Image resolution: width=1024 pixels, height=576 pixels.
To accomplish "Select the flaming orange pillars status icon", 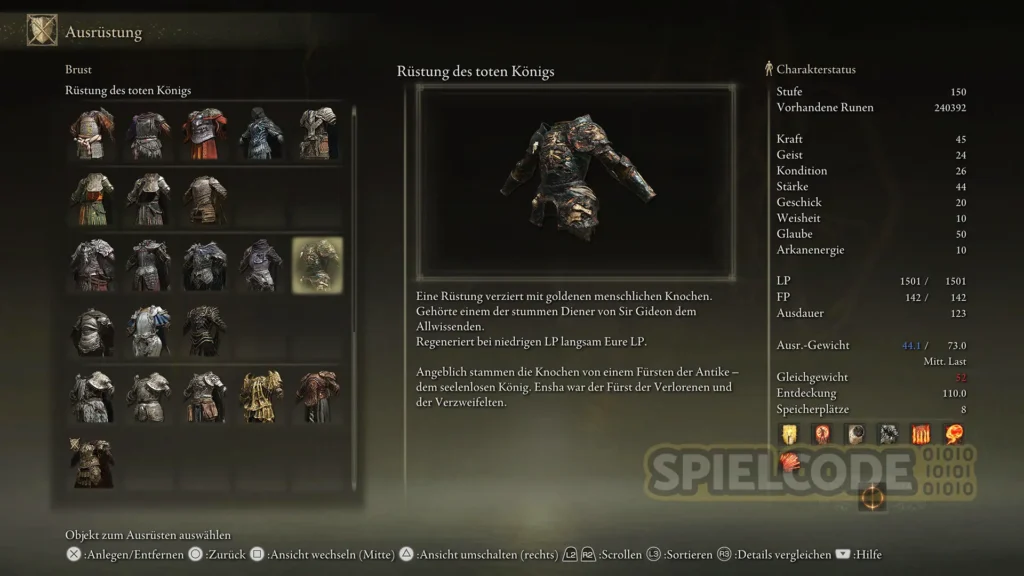I will click(919, 434).
